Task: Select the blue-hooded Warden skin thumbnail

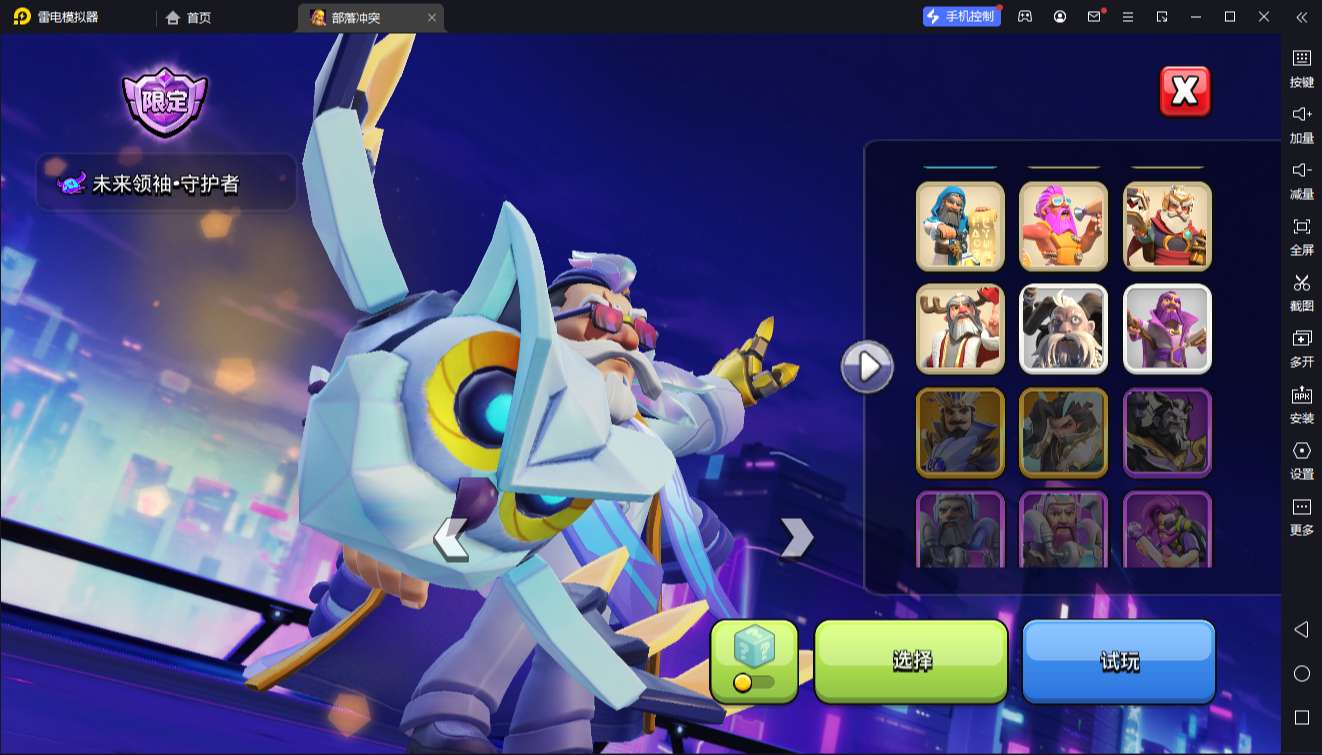Action: pyautogui.click(x=960, y=226)
